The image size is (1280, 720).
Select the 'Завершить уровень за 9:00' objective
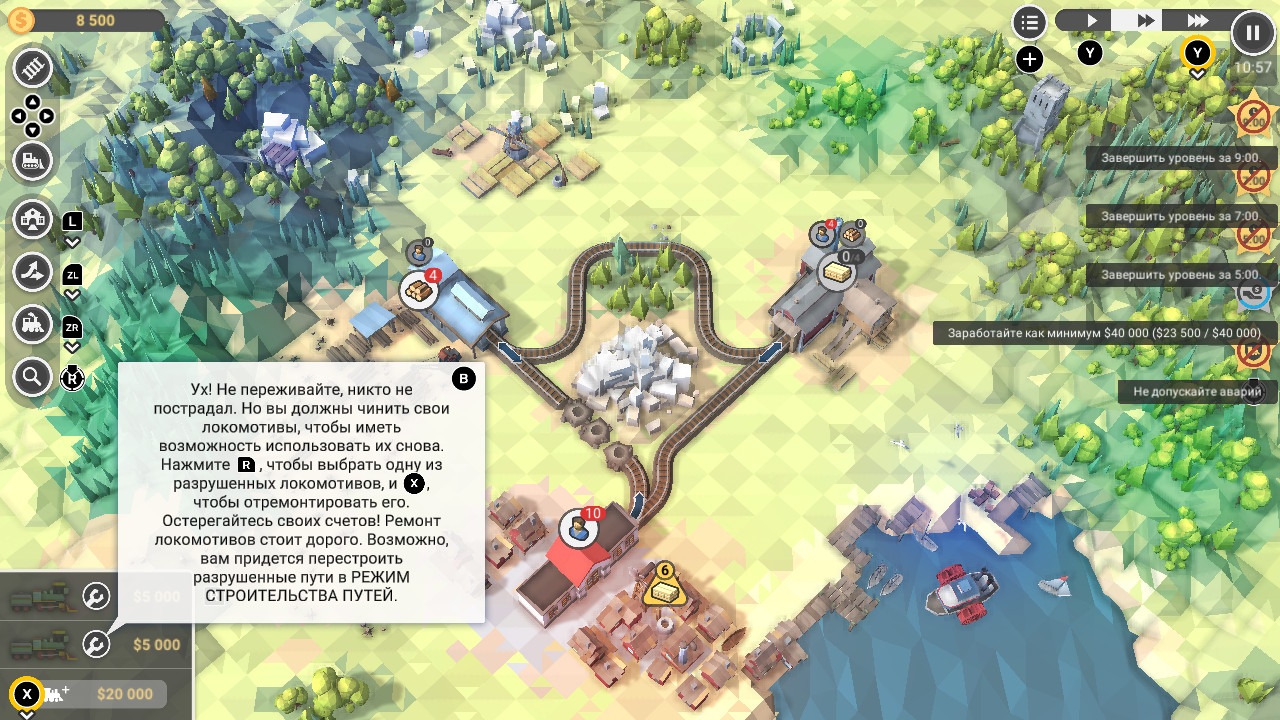[x=1180, y=158]
